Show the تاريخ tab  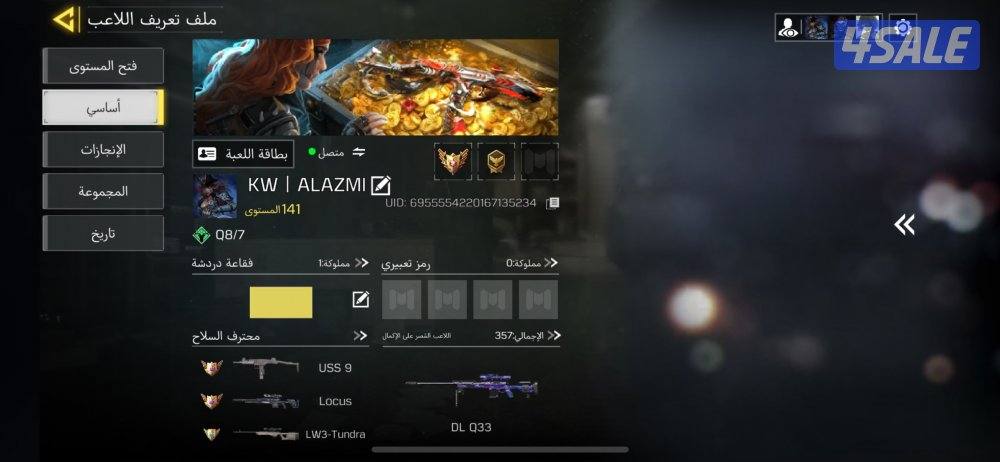point(103,234)
